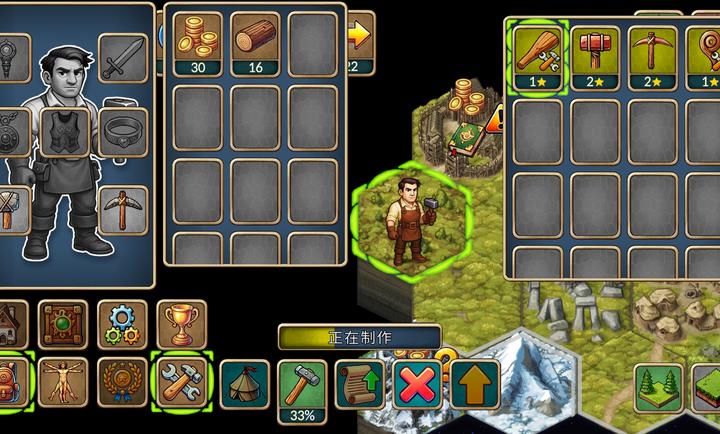Click the yellow arrow next to inventory
The image size is (720, 434).
point(358,38)
